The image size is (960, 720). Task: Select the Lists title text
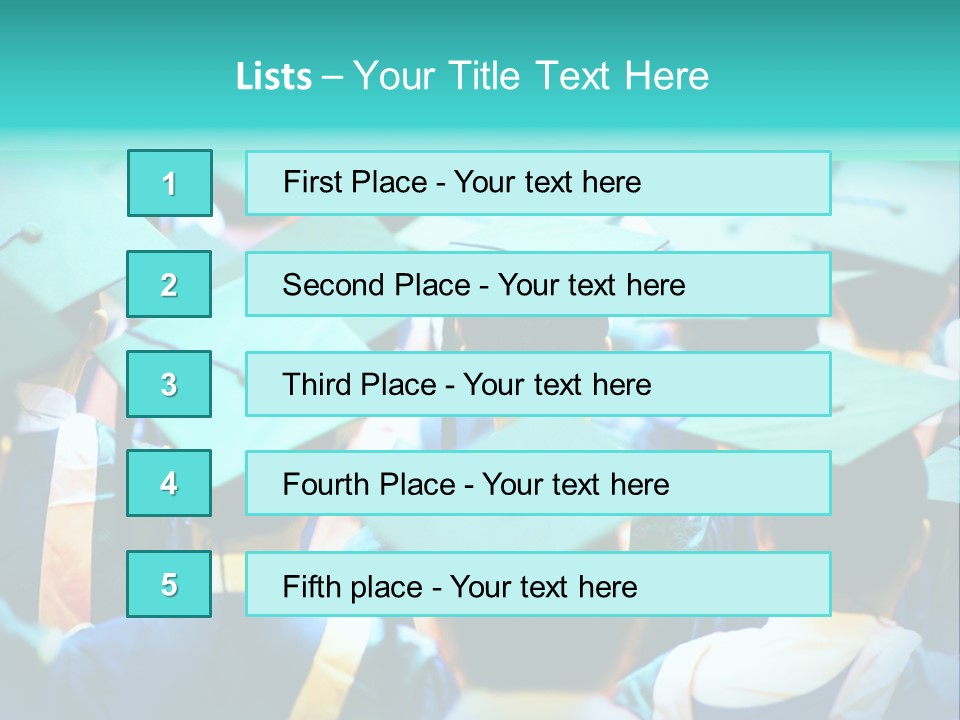click(472, 76)
